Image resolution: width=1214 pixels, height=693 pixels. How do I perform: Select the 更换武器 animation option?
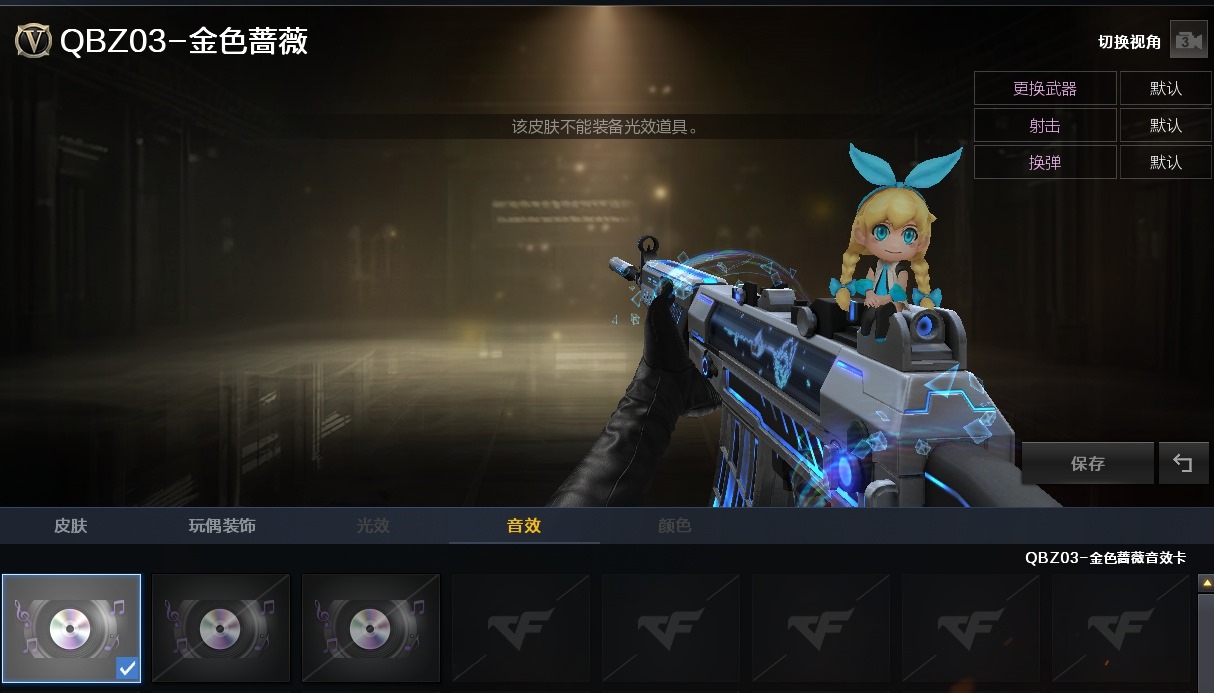pos(1045,89)
